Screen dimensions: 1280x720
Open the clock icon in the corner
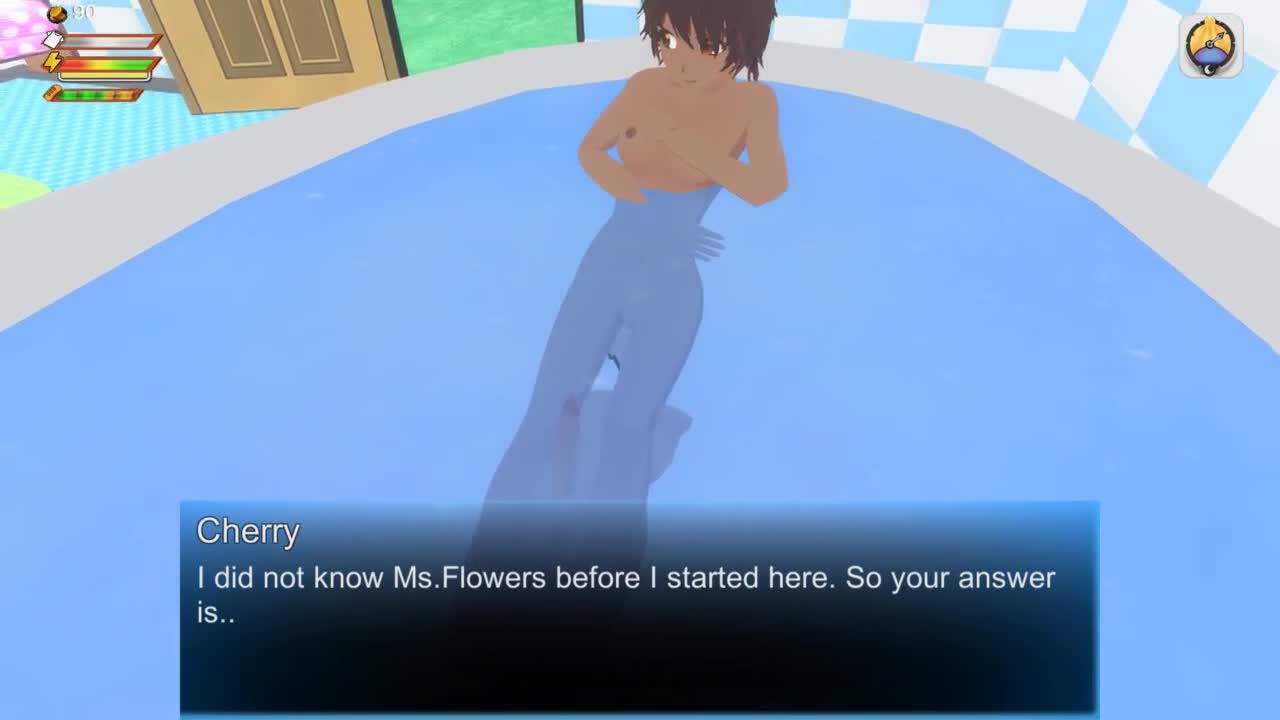1211,46
